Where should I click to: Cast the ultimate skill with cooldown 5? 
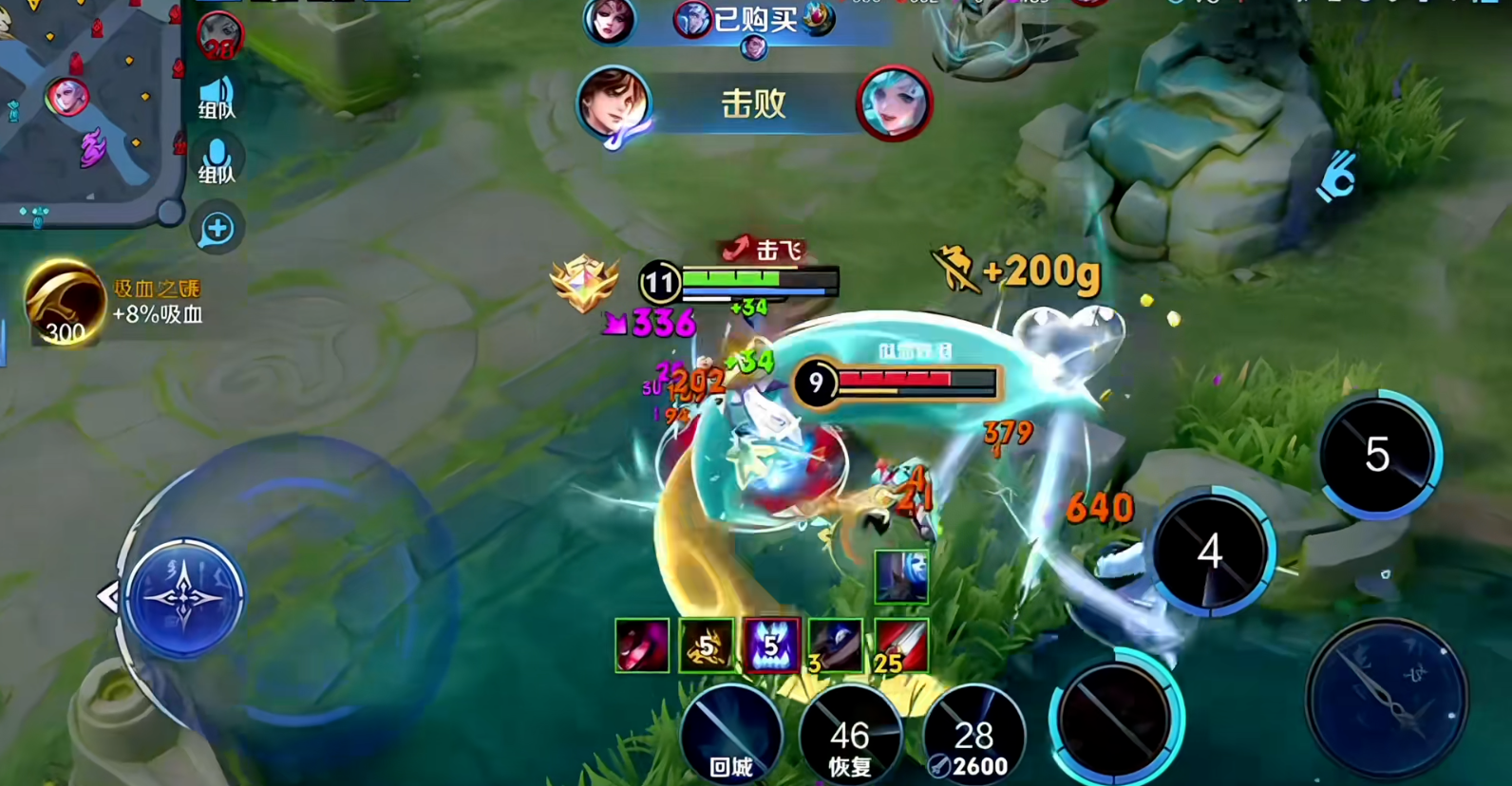point(1377,454)
